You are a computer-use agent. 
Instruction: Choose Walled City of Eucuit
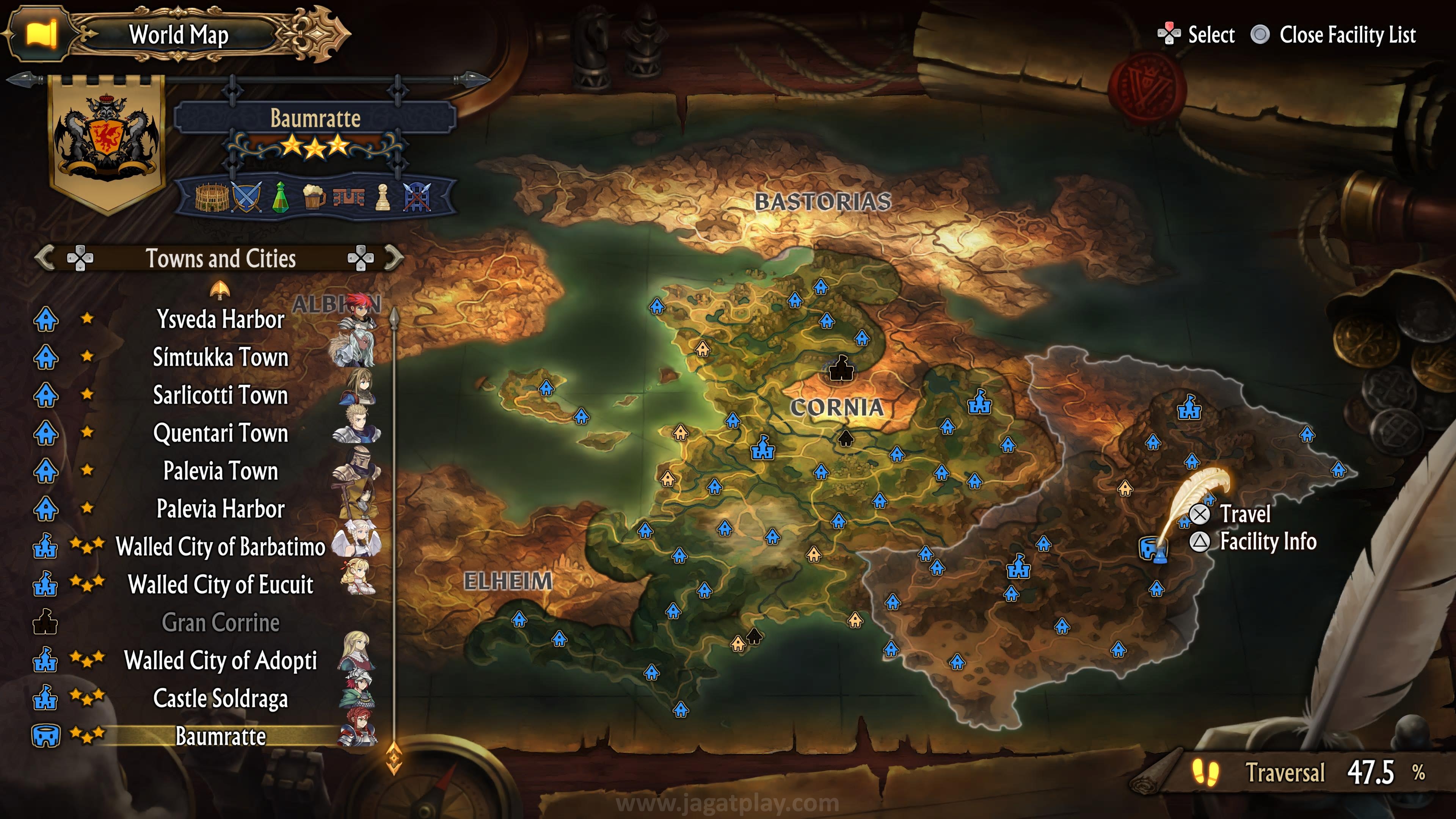pos(220,584)
